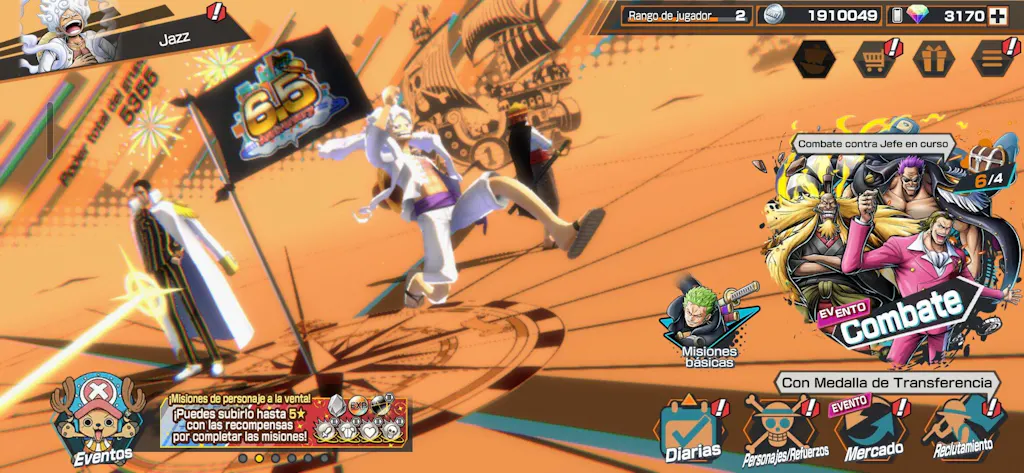
Task: Visit the Mercado event shop
Action: tap(868, 432)
